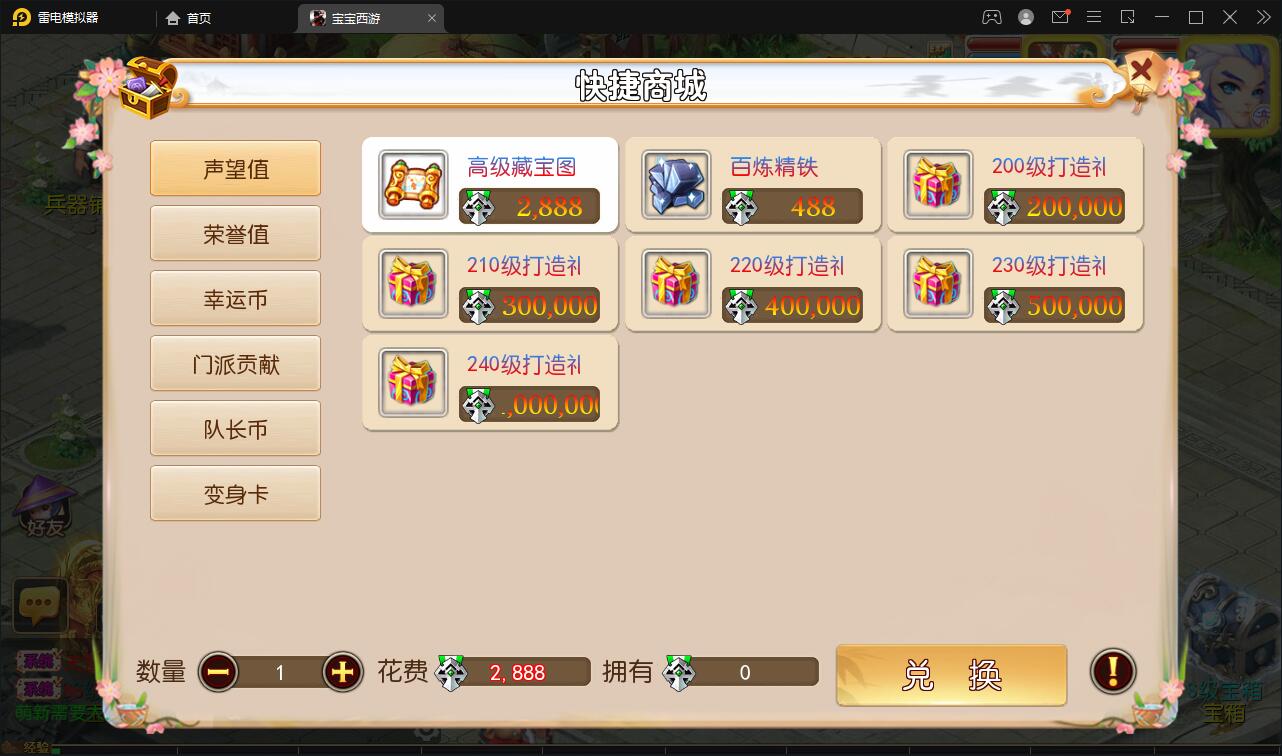Select the 210级打造礼 gift box
The width and height of the screenshot is (1282, 756).
point(489,284)
